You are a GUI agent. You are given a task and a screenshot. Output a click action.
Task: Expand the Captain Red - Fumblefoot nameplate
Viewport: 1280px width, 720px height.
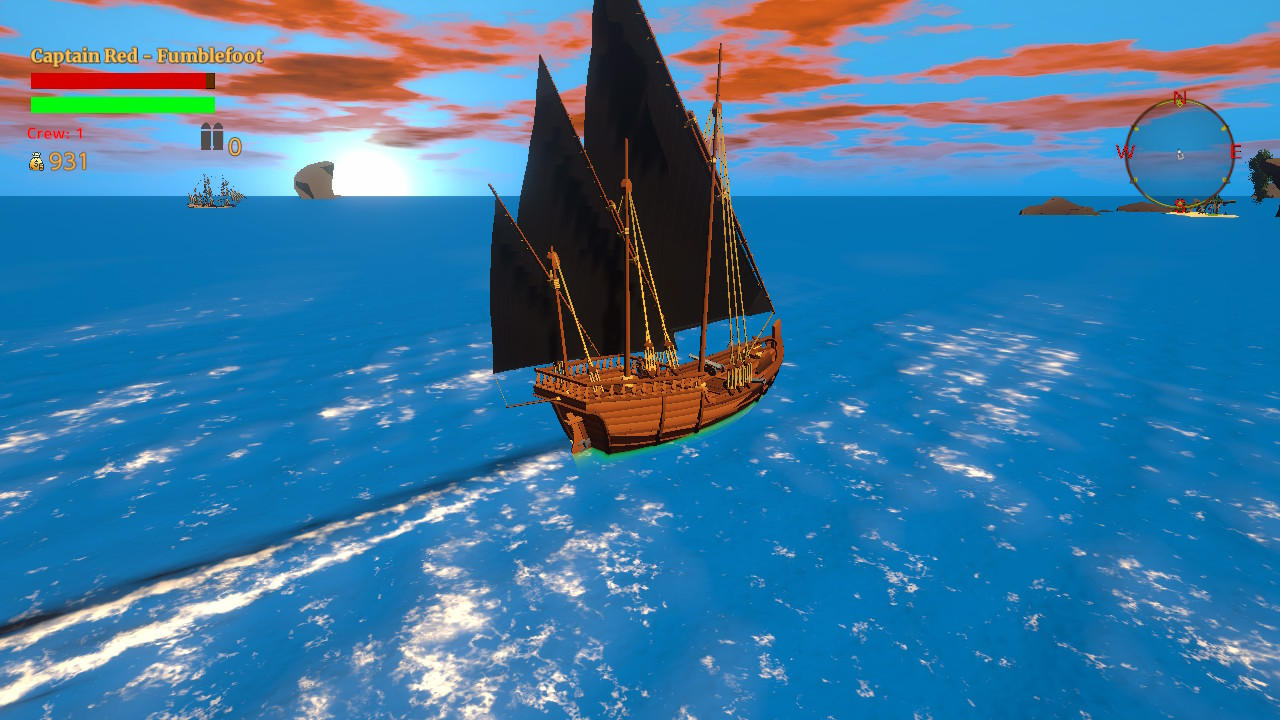click(145, 57)
